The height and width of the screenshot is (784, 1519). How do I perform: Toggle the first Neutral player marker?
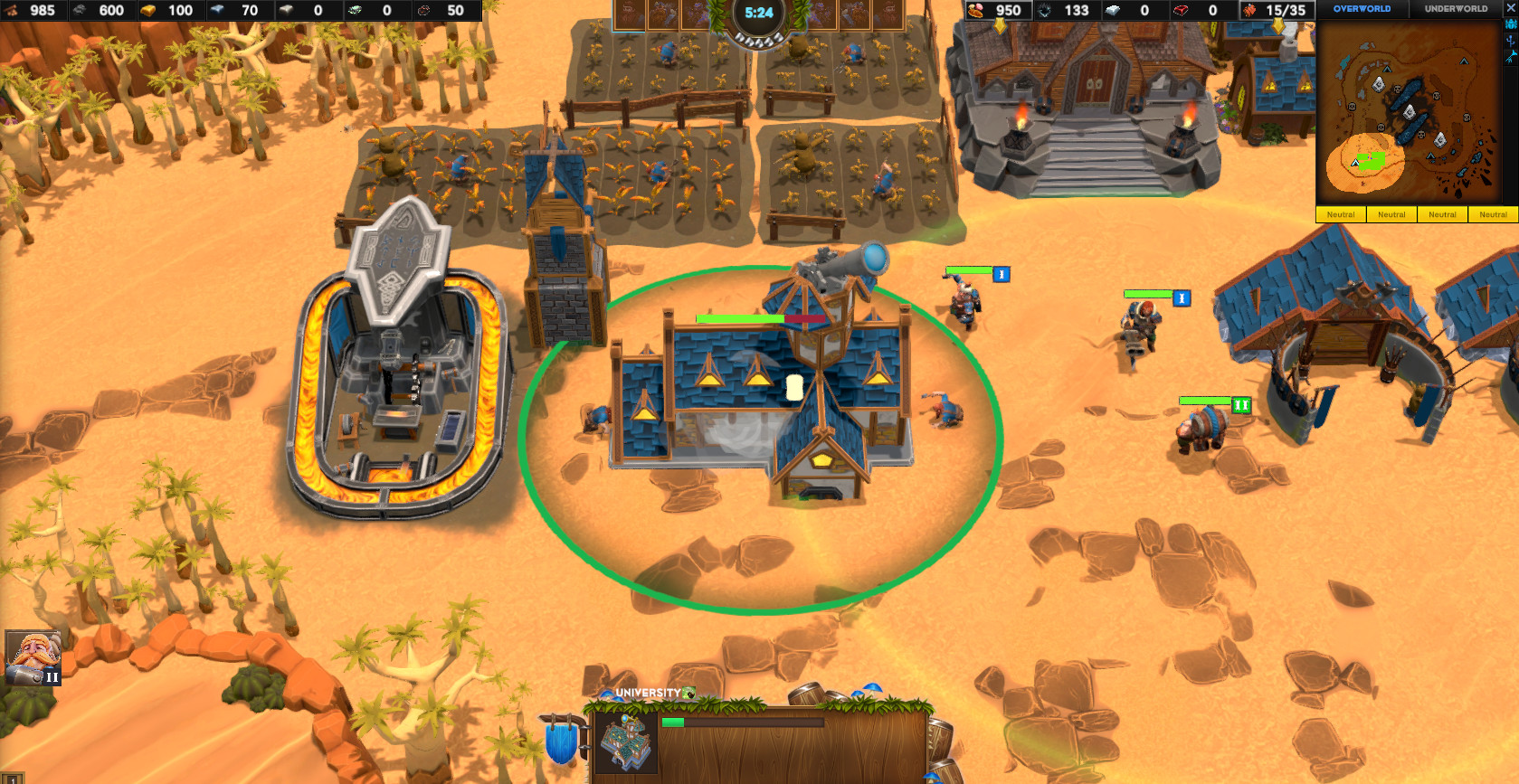point(1341,214)
